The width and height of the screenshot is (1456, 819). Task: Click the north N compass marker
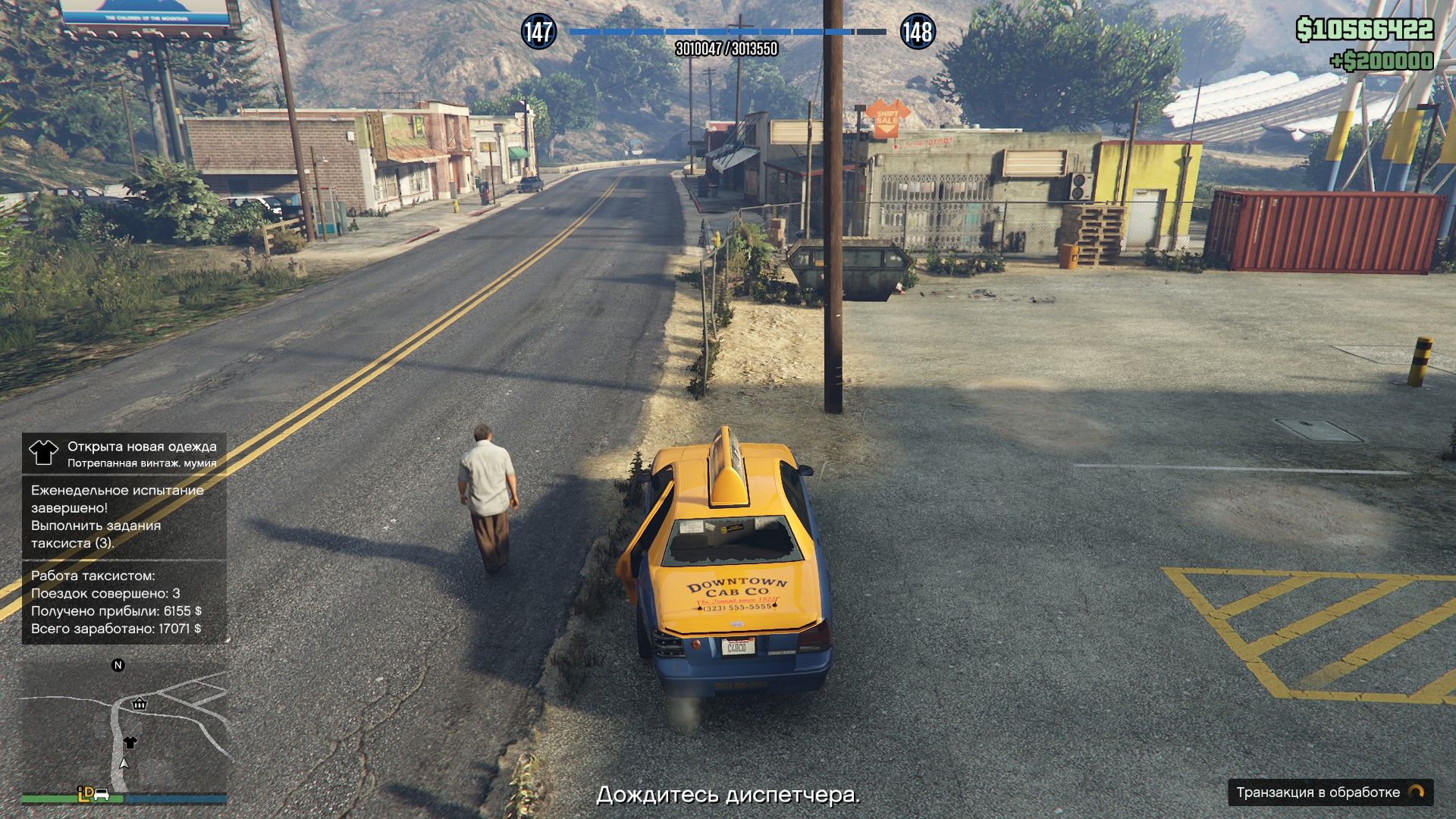pyautogui.click(x=118, y=665)
